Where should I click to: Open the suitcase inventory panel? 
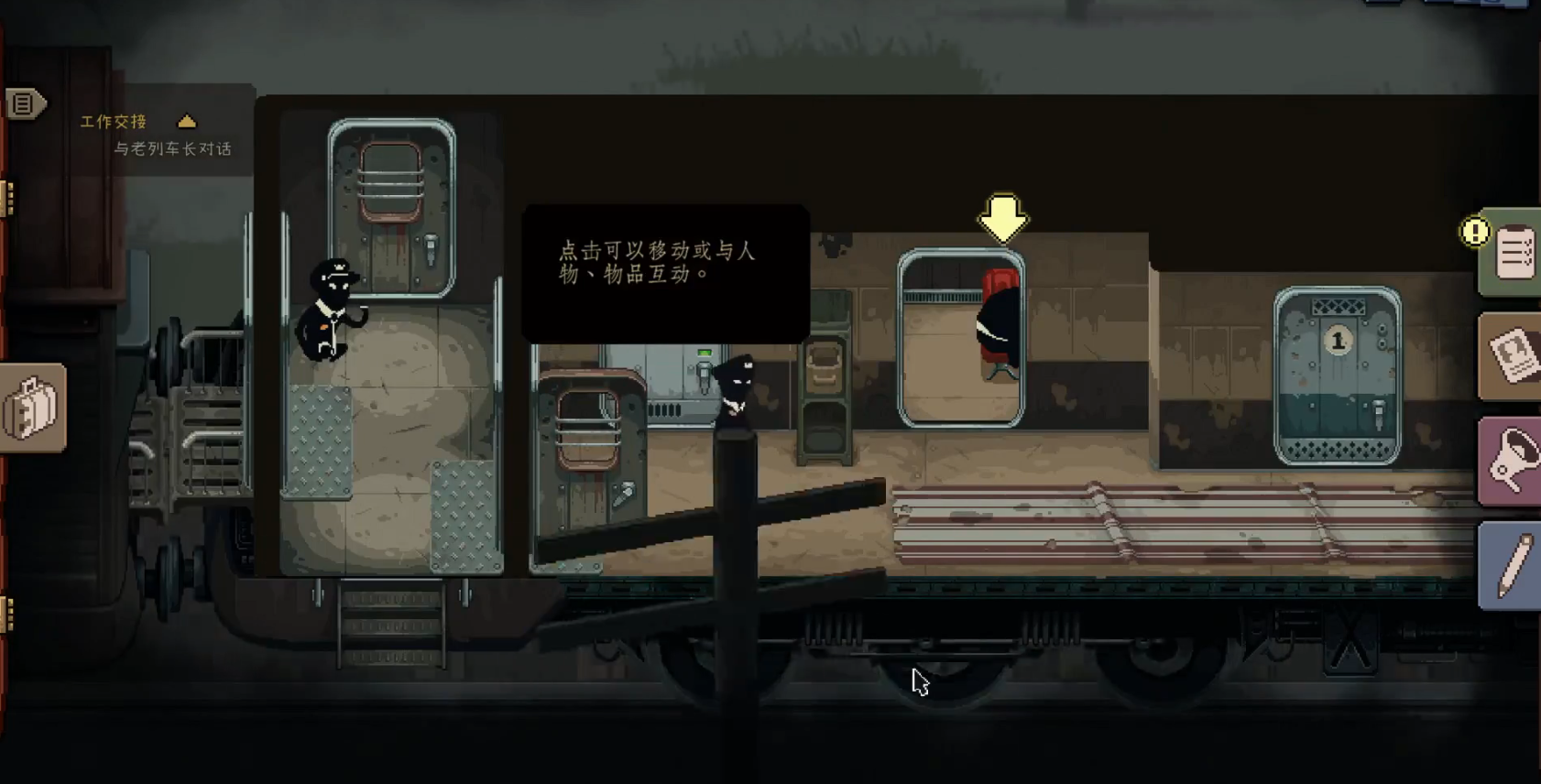pyautogui.click(x=32, y=408)
